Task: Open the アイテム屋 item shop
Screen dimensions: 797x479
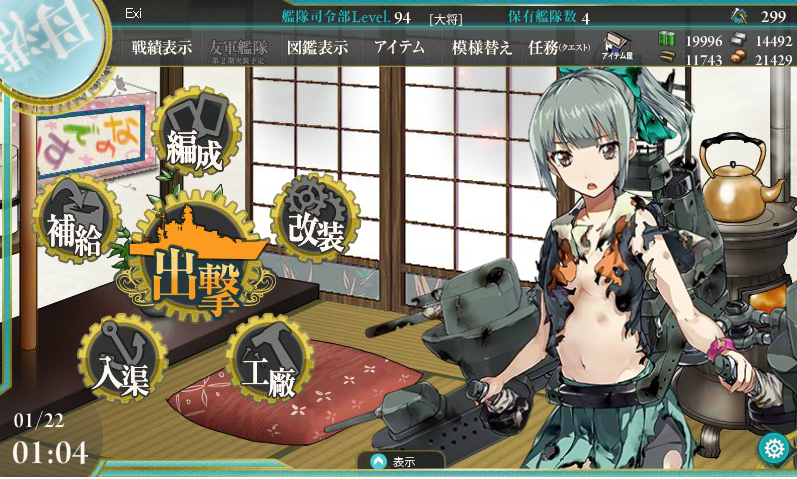Action: (x=616, y=48)
